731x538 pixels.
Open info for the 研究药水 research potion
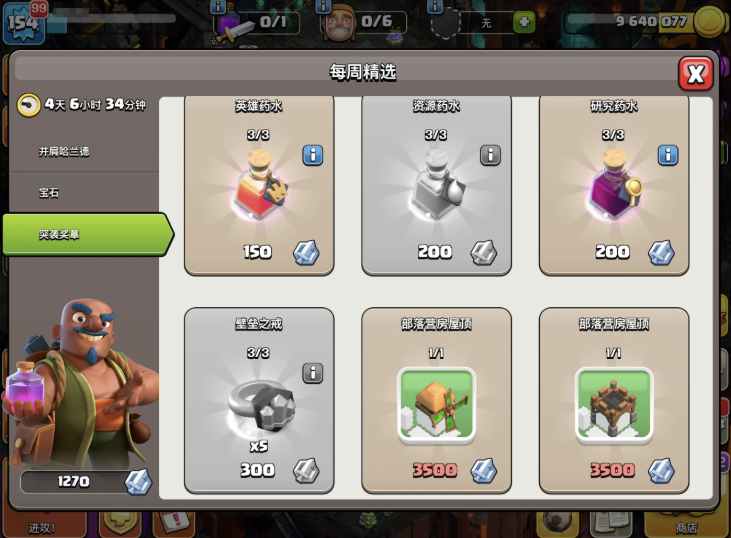click(668, 155)
